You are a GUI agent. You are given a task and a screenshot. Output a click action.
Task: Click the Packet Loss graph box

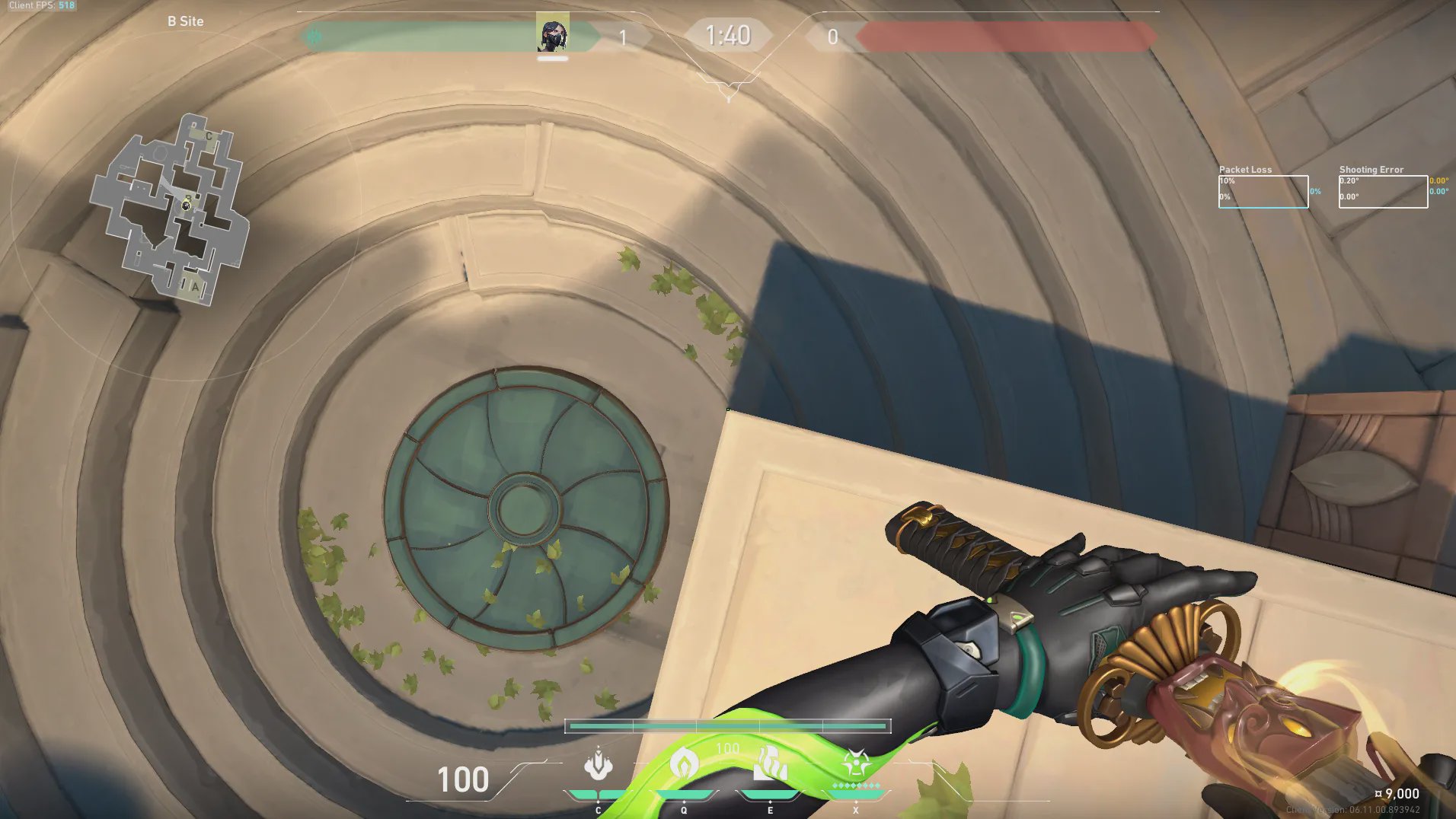(x=1263, y=192)
